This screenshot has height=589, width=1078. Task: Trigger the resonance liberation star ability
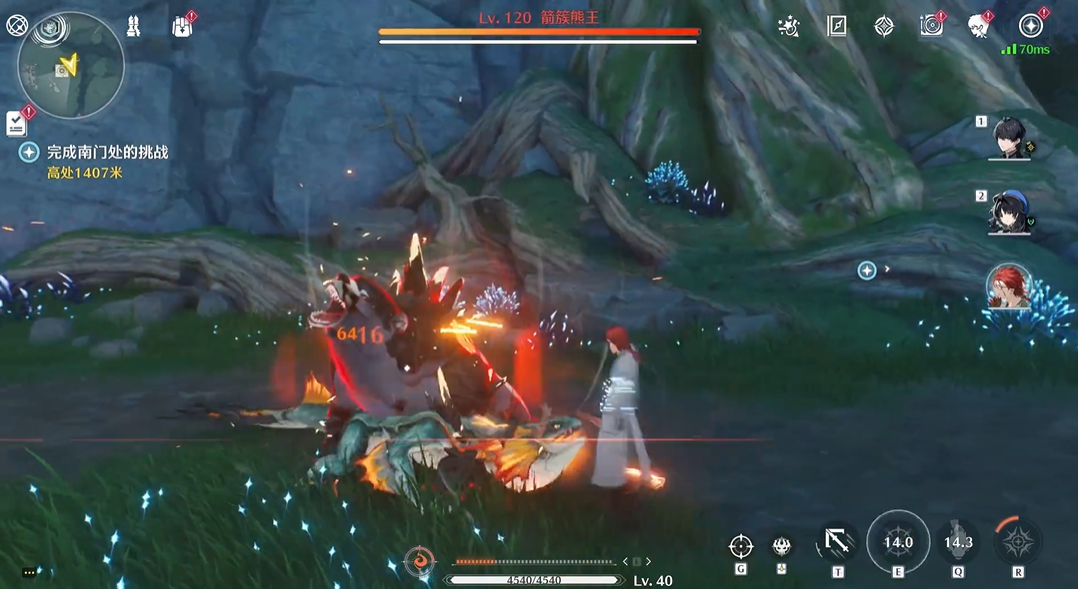(1018, 543)
